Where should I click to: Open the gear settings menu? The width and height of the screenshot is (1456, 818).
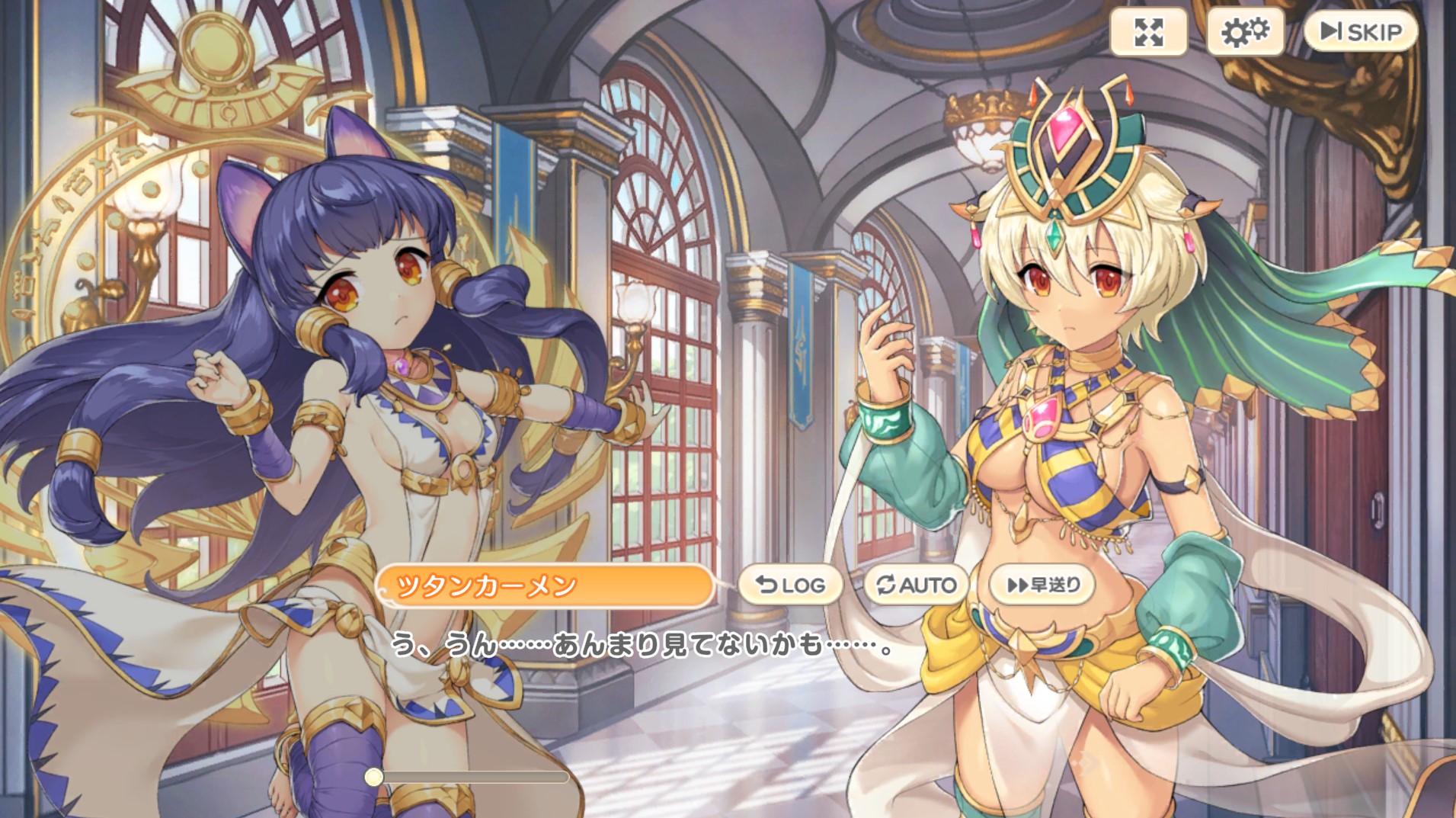(x=1244, y=32)
